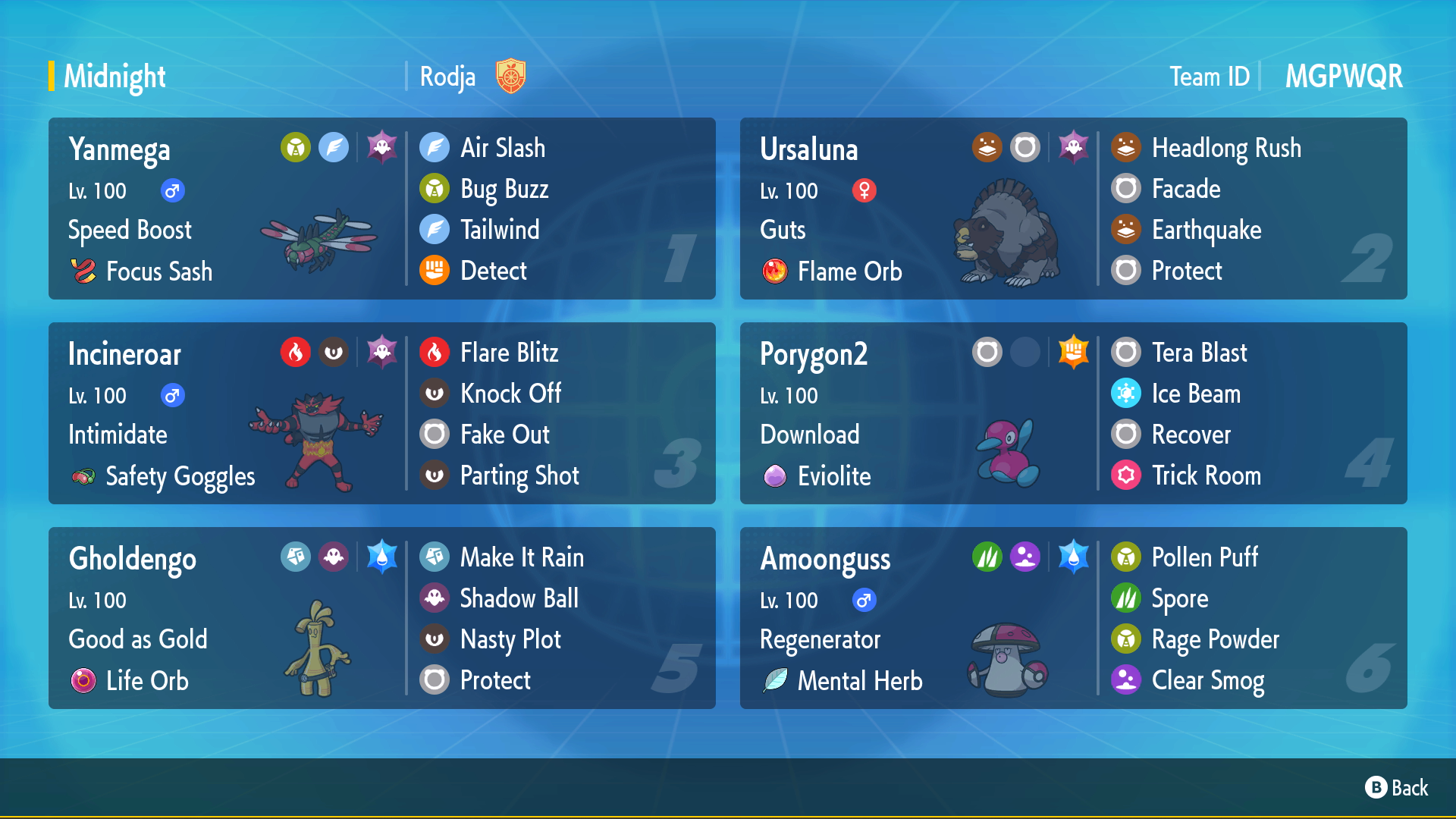Click Gholdengo's Make It Rain move
1456x819 pixels.
click(x=522, y=557)
